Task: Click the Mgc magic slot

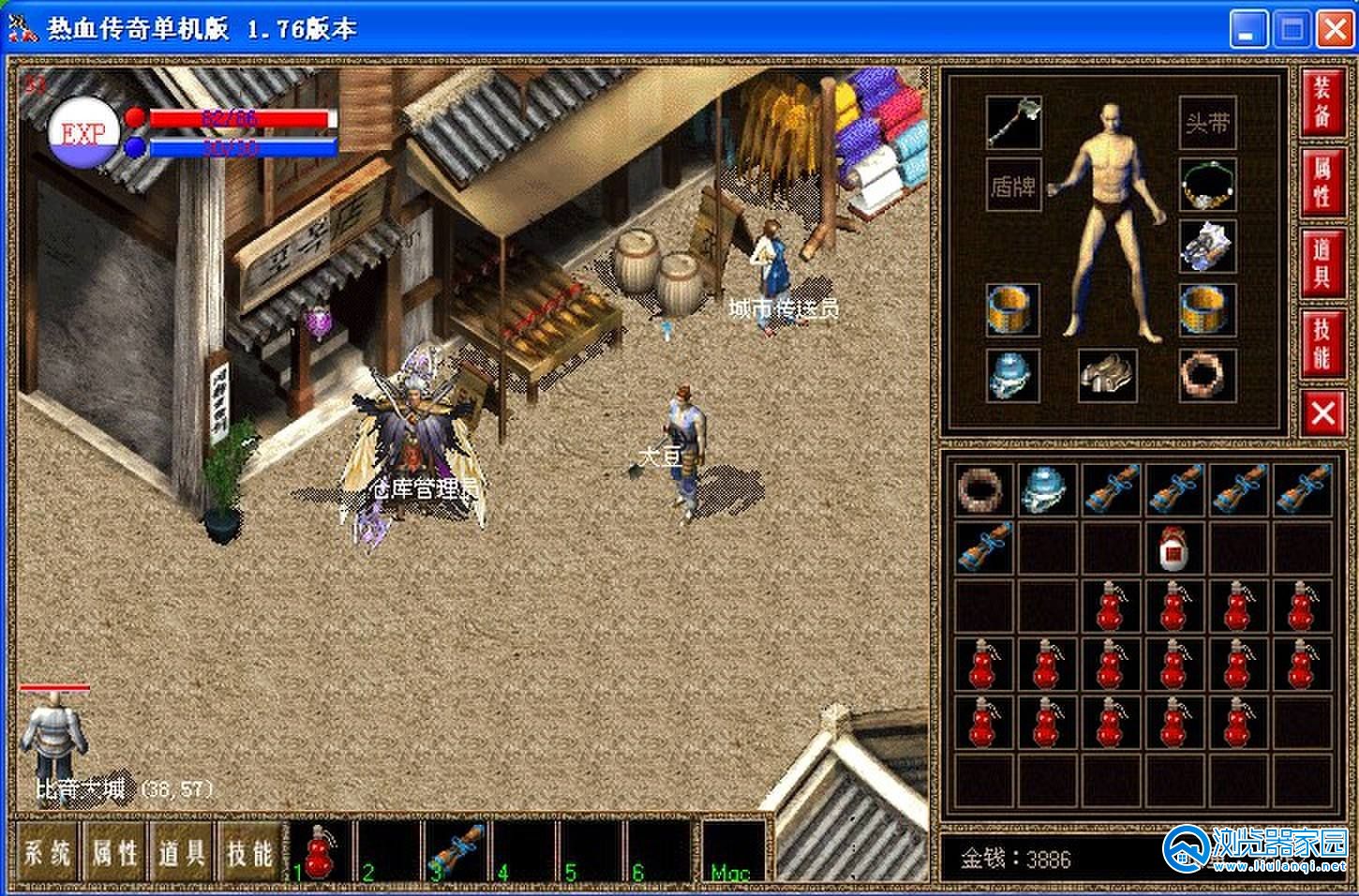Action: point(734,852)
